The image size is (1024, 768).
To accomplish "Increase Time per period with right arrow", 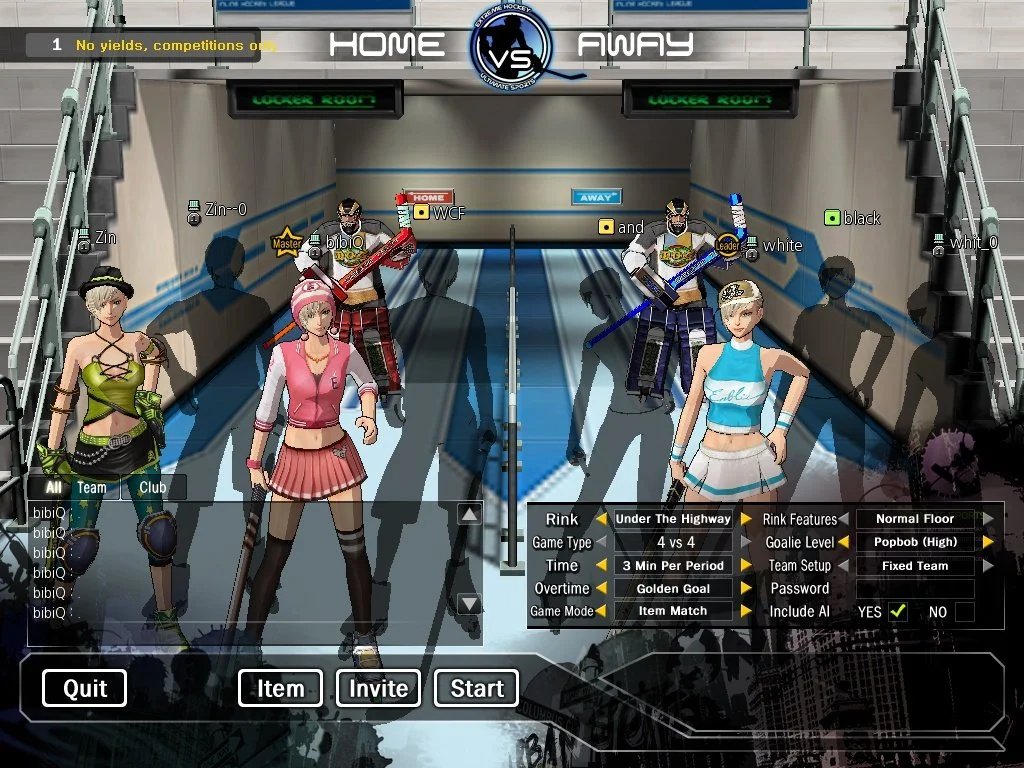I will tap(745, 566).
